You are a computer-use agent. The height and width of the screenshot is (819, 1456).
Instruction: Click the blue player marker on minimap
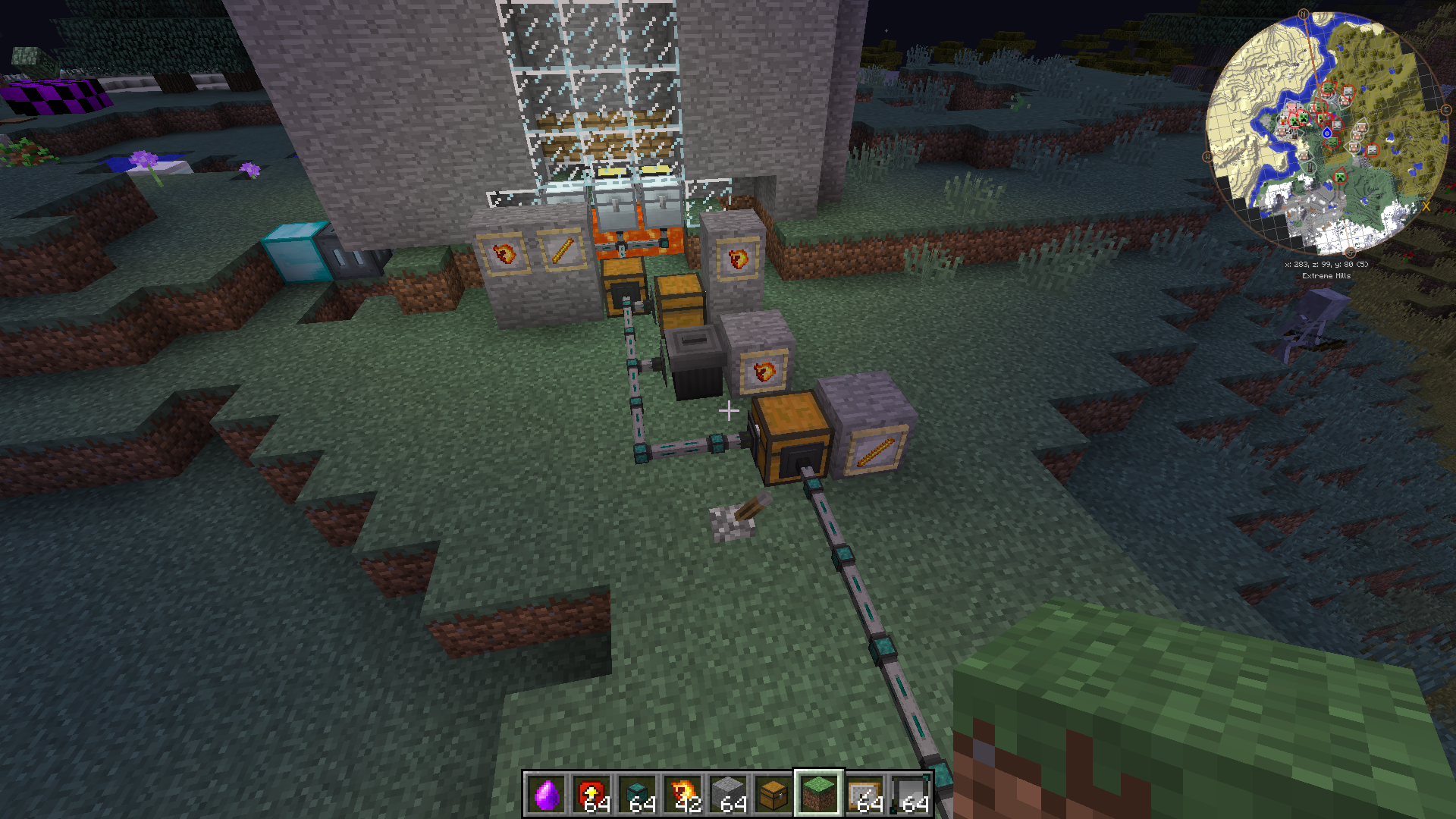point(1327,133)
